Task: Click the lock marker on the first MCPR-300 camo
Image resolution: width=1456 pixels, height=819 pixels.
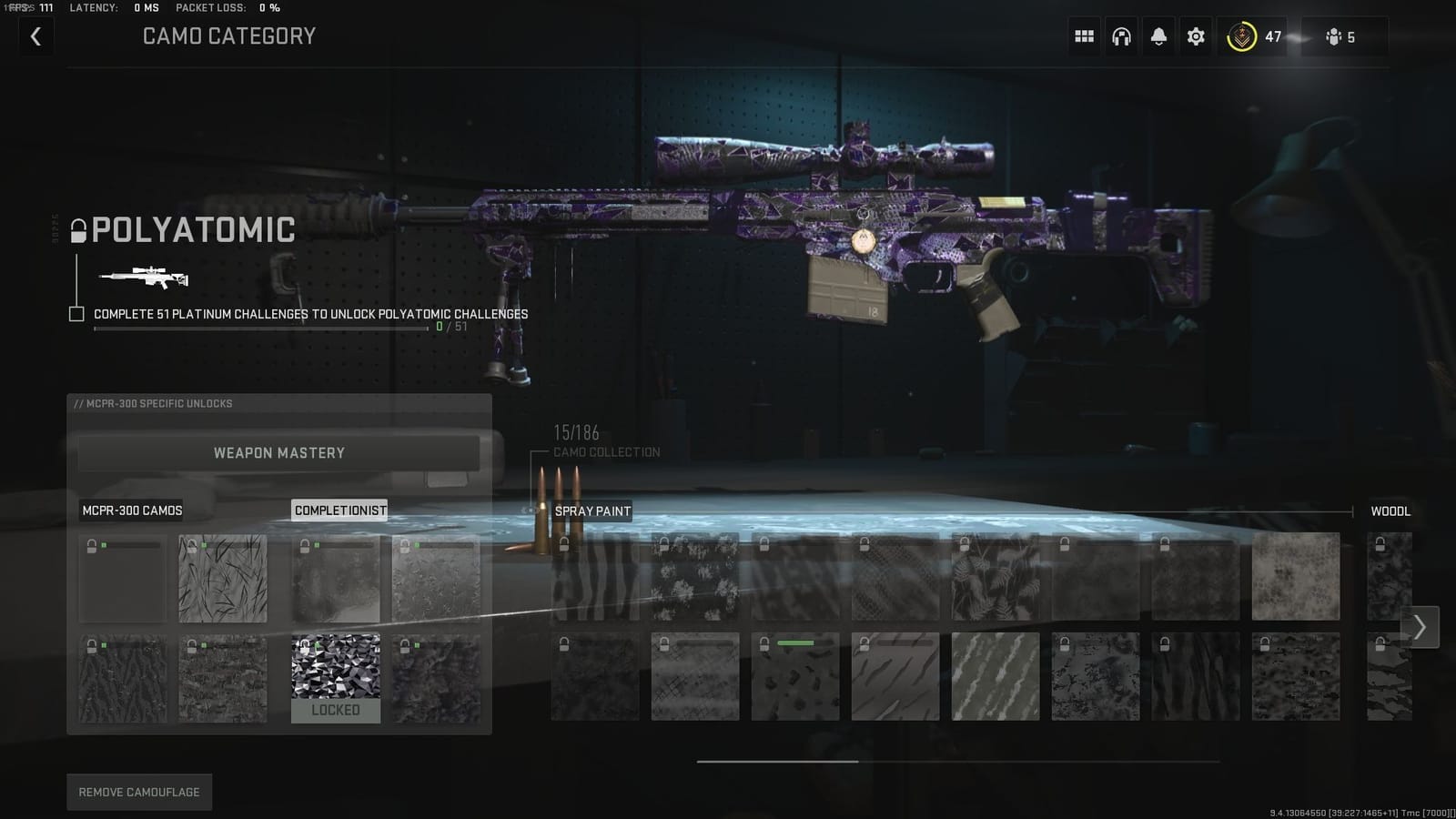Action: coord(90,548)
